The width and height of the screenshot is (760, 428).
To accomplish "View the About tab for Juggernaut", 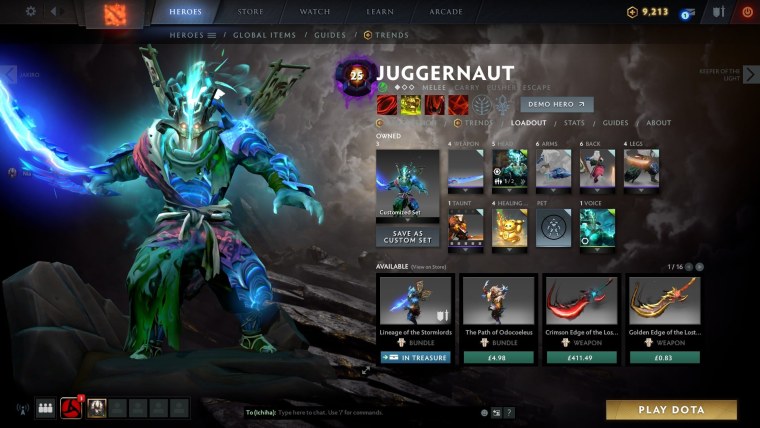I will tap(658, 123).
